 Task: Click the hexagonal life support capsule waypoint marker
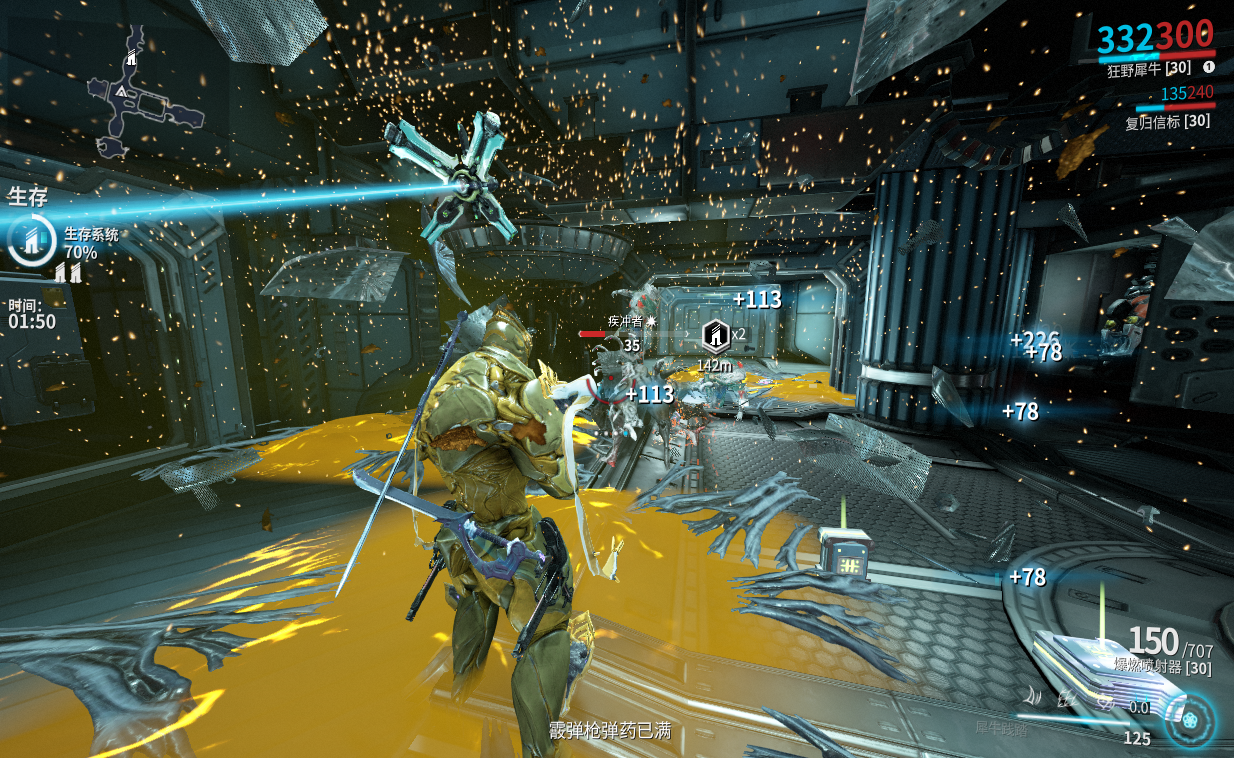click(715, 335)
